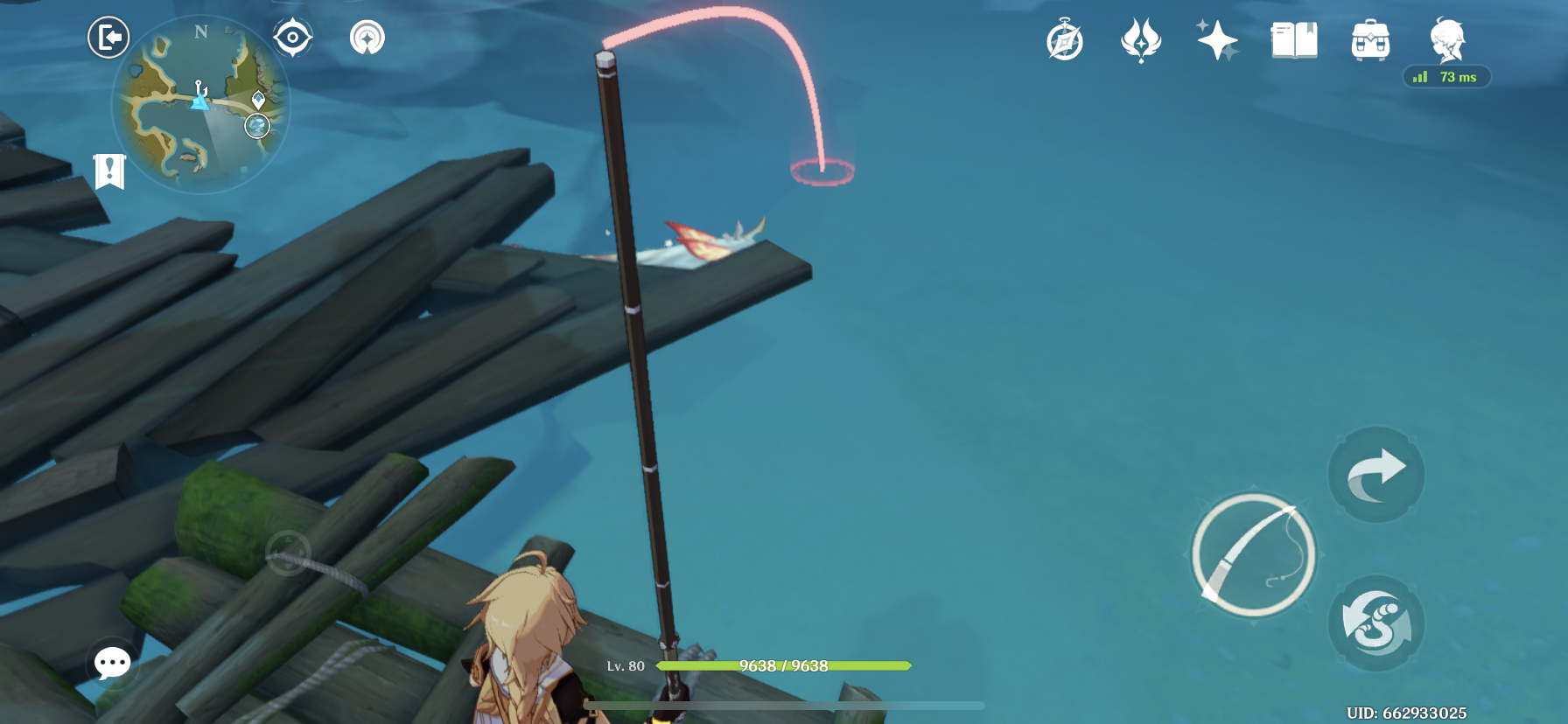Viewport: 1568px width, 724px height.
Task: Select the hooked fish marker above water
Action: [821, 171]
